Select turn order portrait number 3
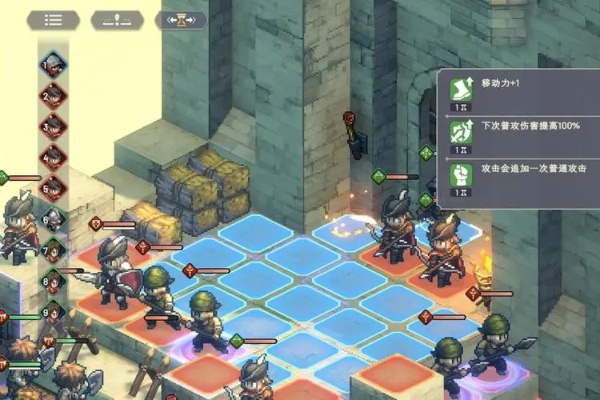Screen dimensions: 600x400 pyautogui.click(x=53, y=127)
